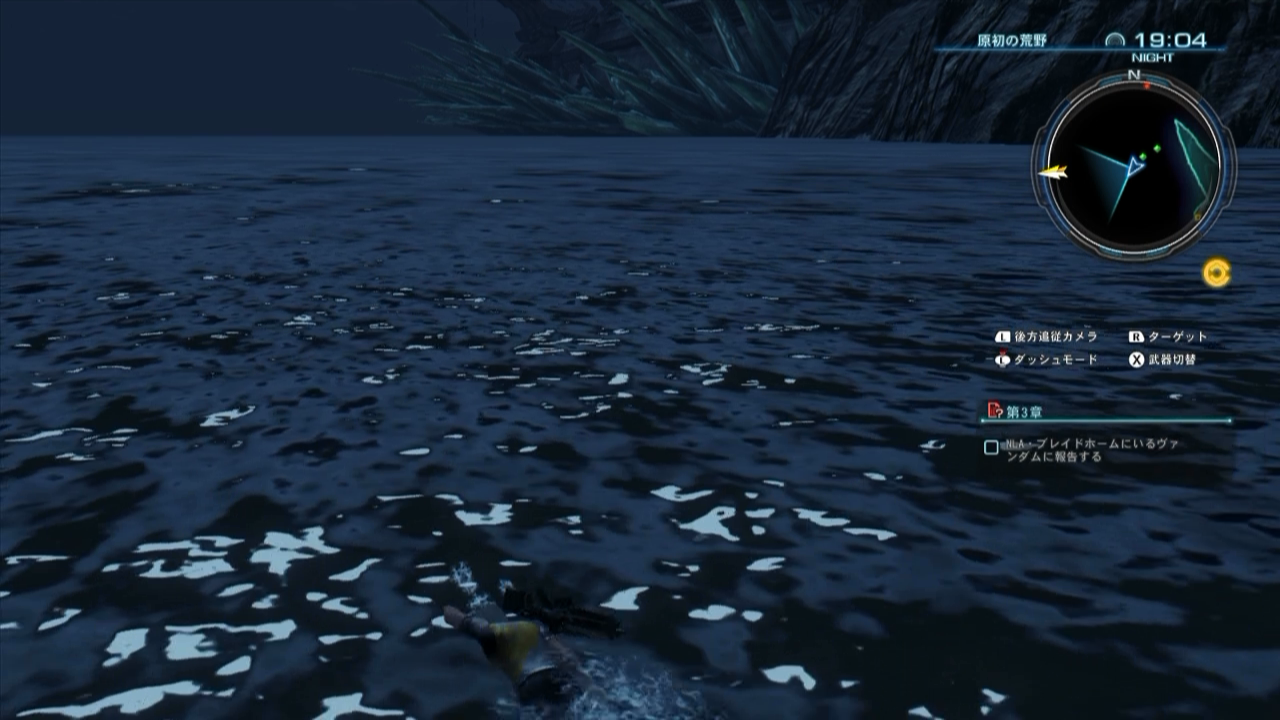
Task: Click the 19:04 clock display
Action: pyautogui.click(x=1172, y=38)
